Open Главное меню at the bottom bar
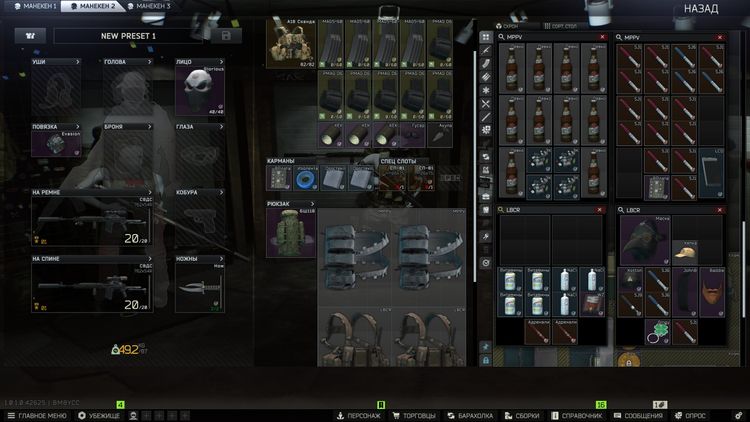The height and width of the screenshot is (422, 750). [37, 415]
